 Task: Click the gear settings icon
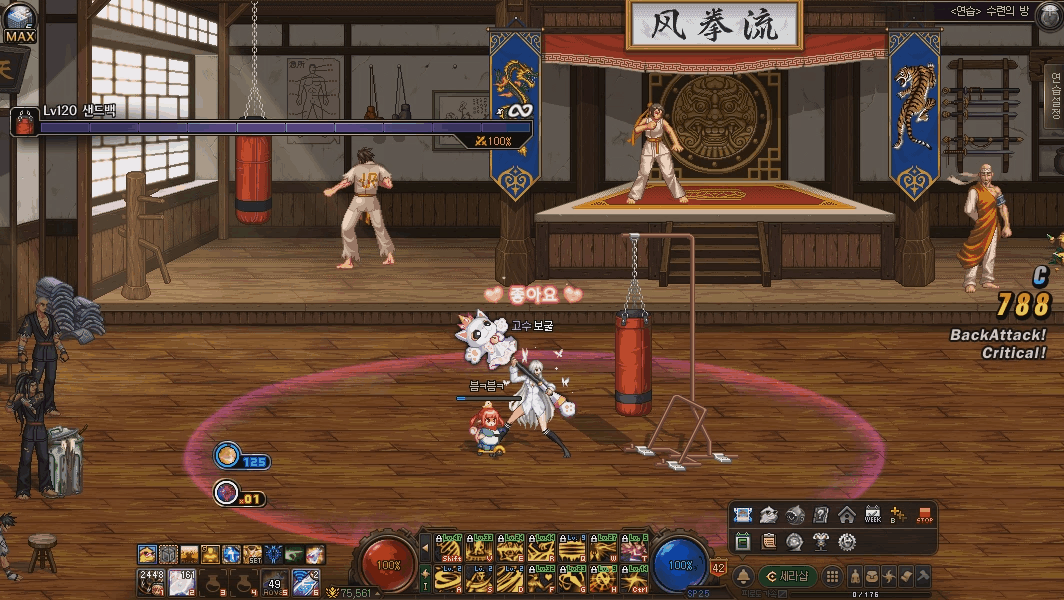(846, 542)
